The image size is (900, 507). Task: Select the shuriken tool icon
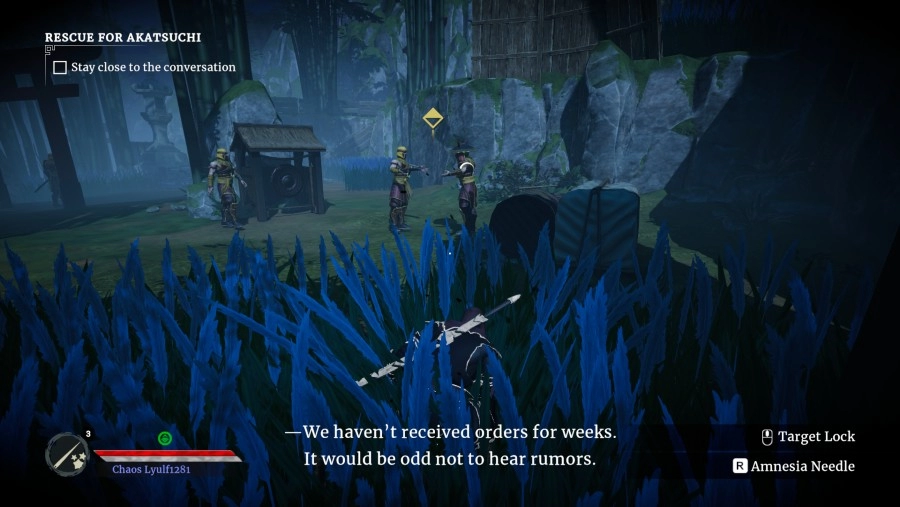click(x=67, y=453)
